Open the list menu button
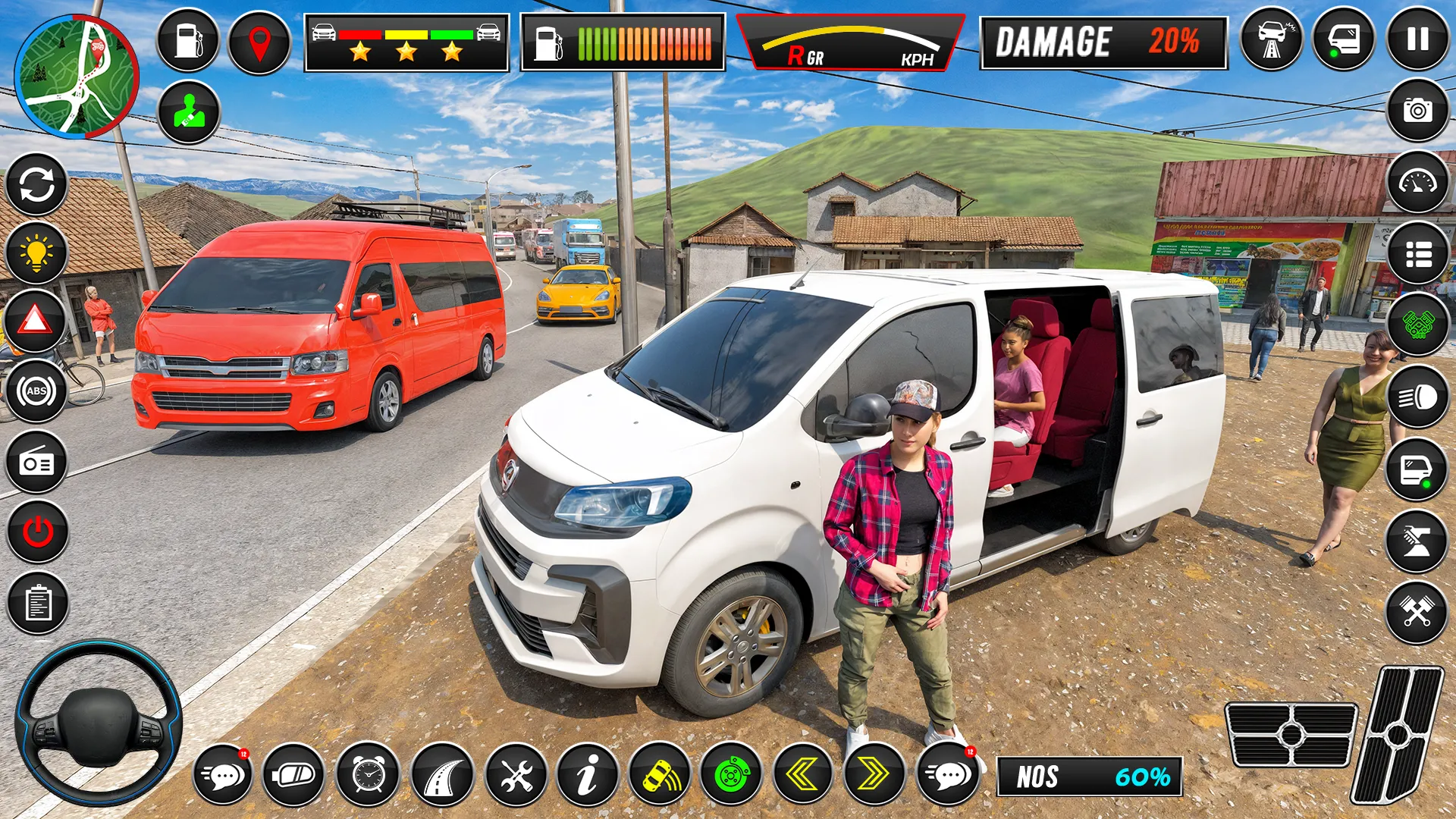Image resolution: width=1456 pixels, height=819 pixels. click(1417, 254)
